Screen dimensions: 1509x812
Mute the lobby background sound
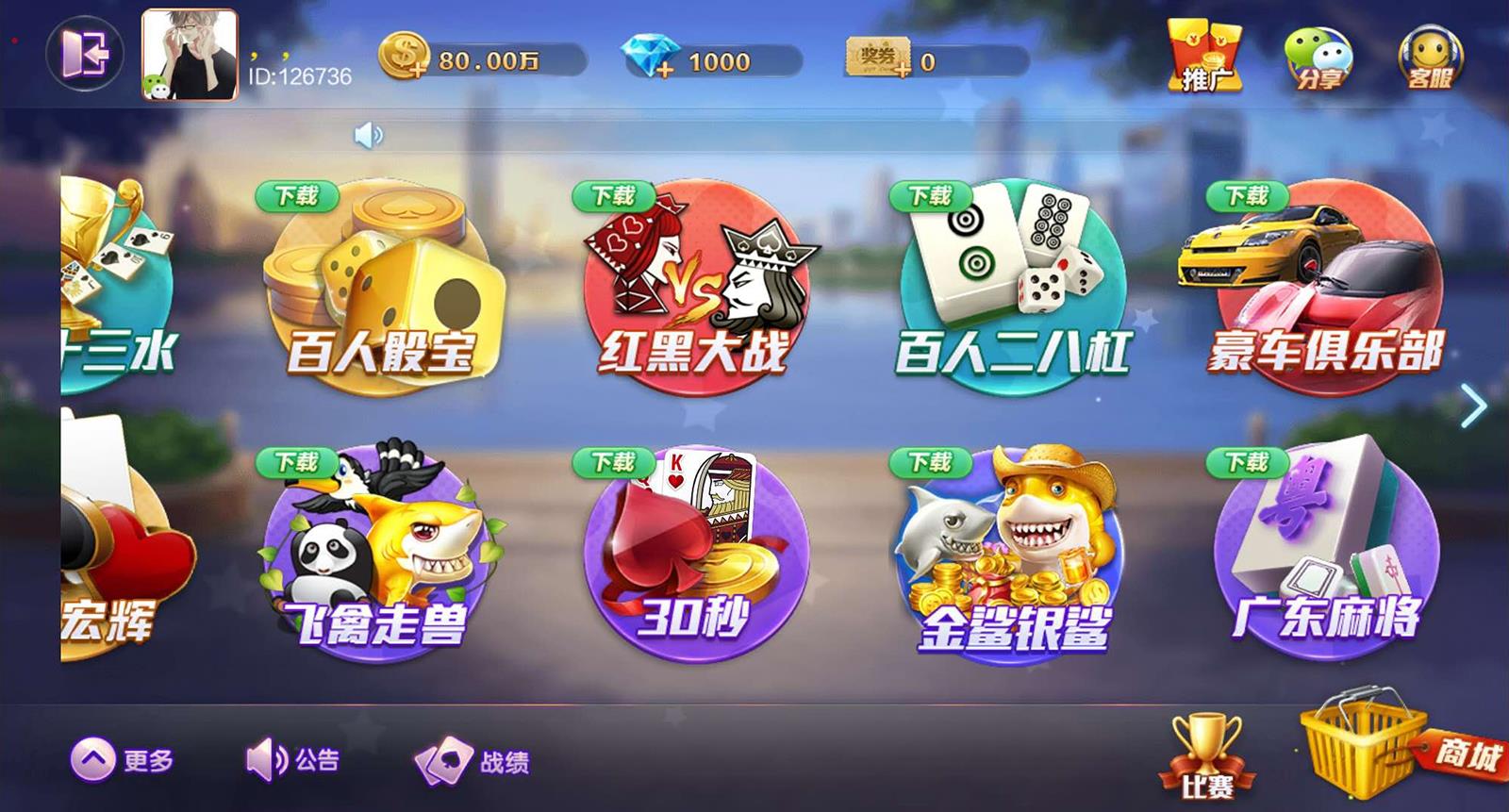tap(368, 135)
